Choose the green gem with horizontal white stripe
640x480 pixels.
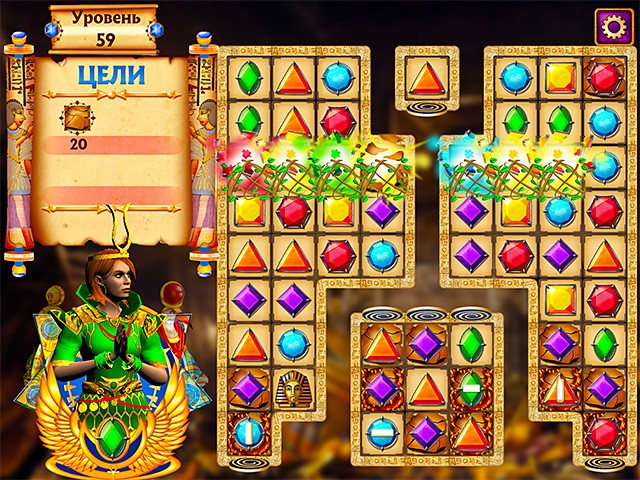click(x=470, y=388)
